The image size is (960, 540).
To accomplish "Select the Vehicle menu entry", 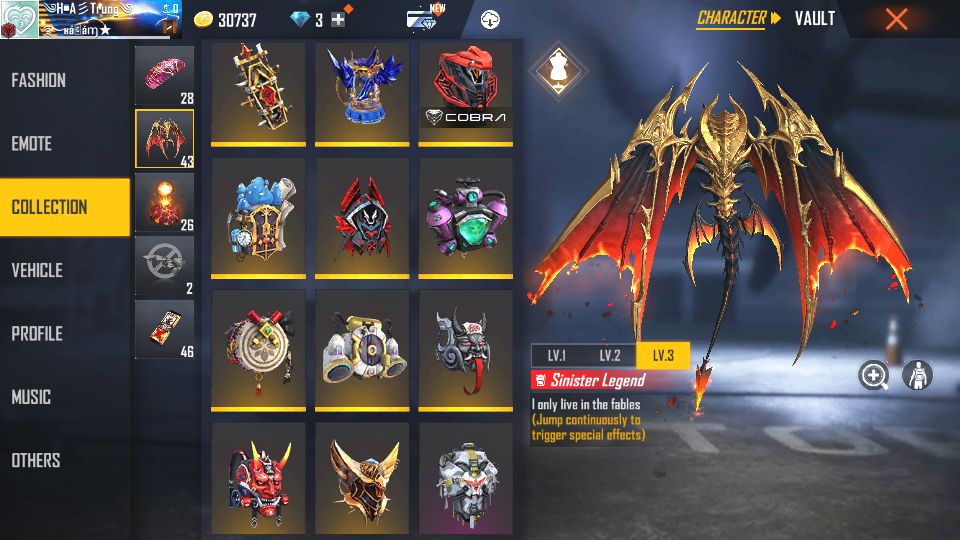I will coord(38,270).
